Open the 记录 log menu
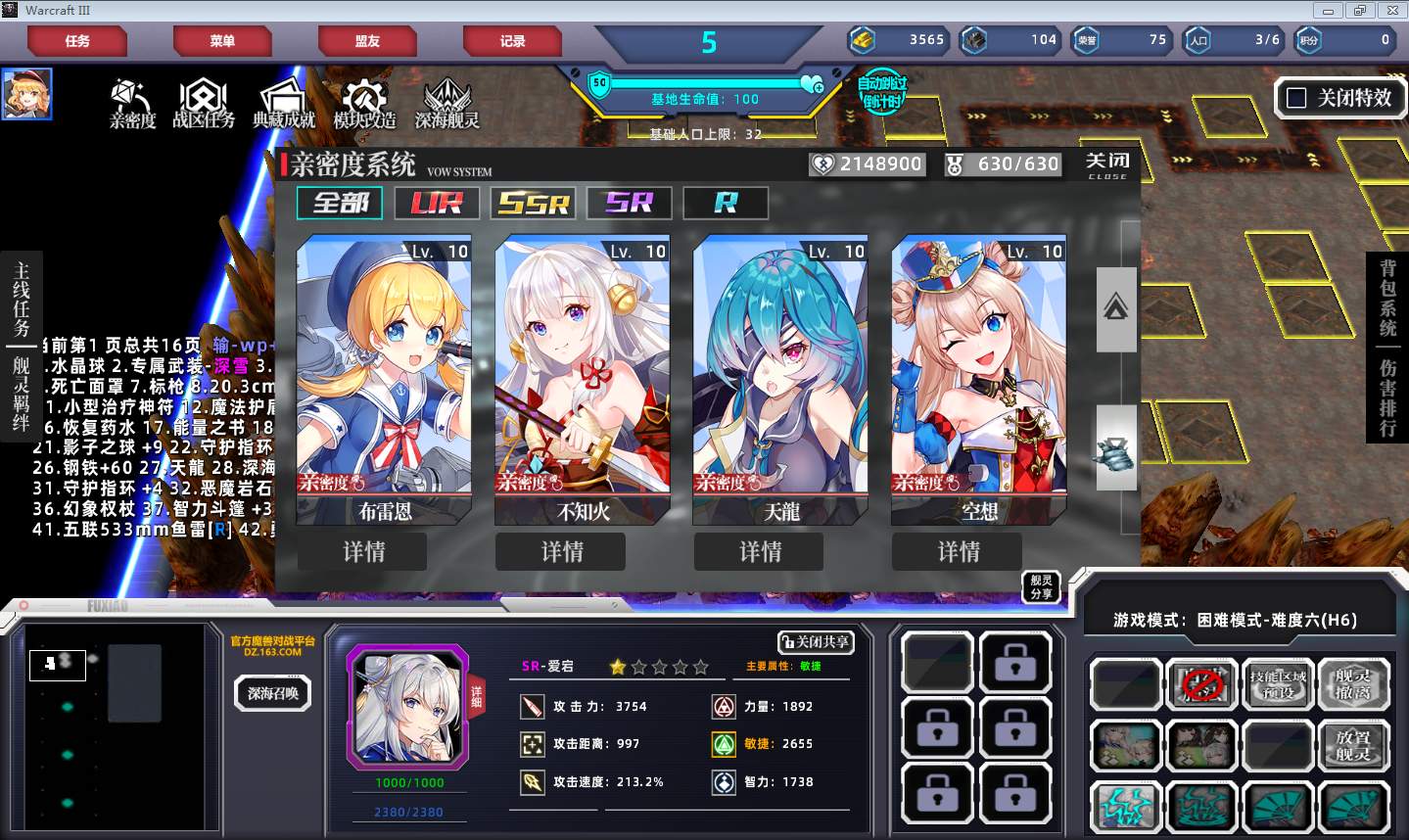 [x=512, y=41]
